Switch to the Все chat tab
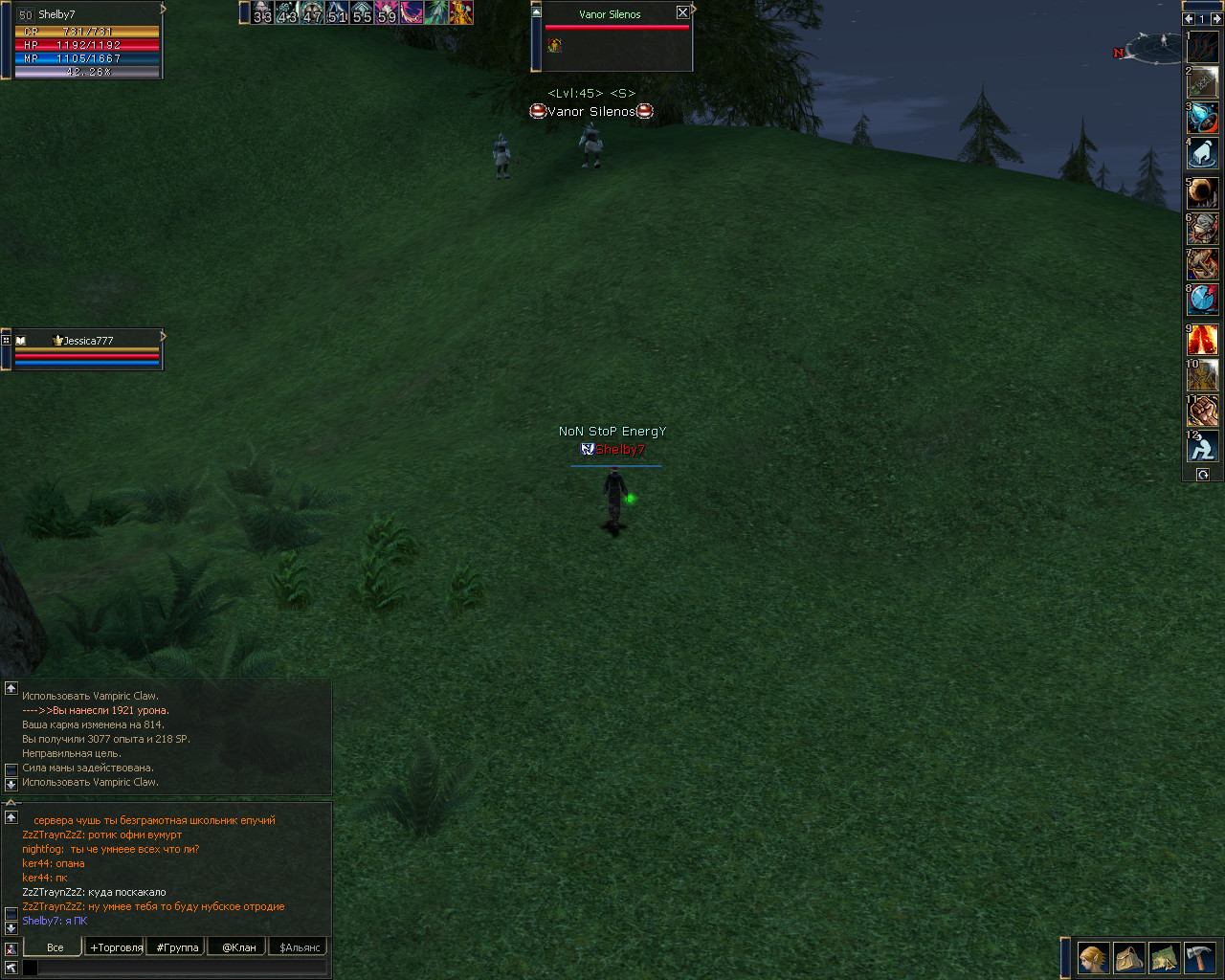The height and width of the screenshot is (980, 1225). [56, 947]
